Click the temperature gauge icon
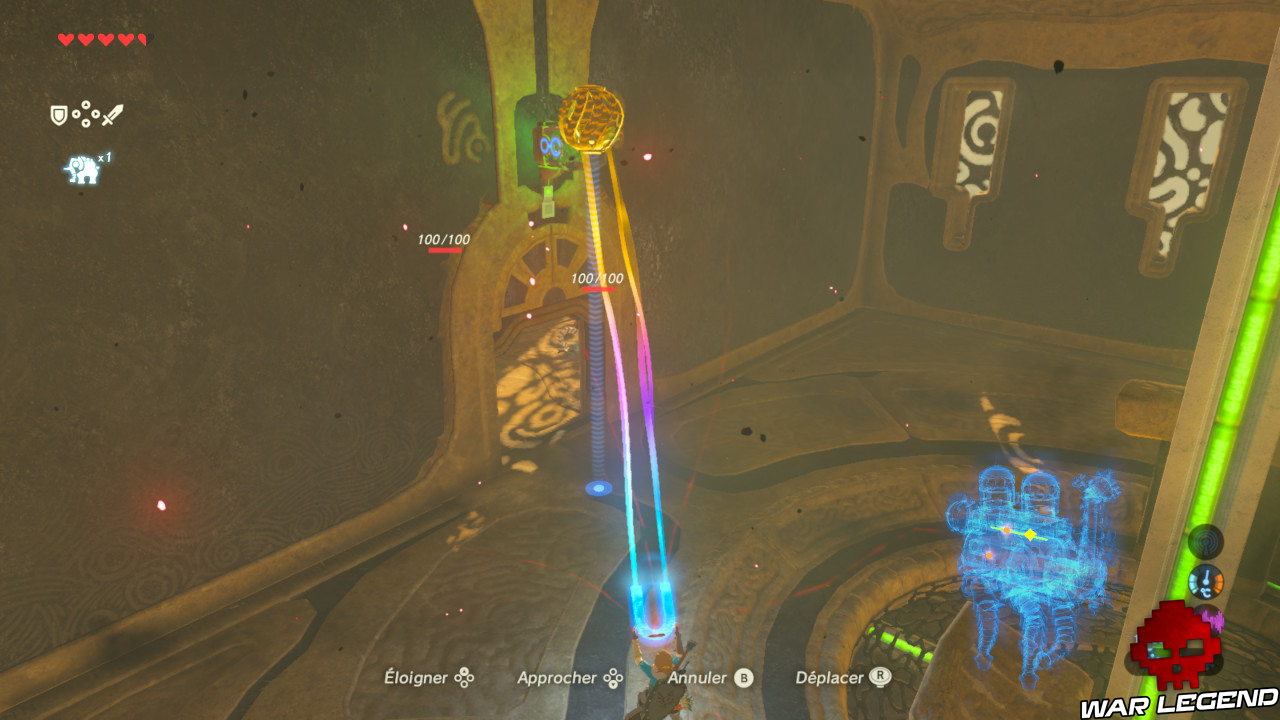 1206,580
